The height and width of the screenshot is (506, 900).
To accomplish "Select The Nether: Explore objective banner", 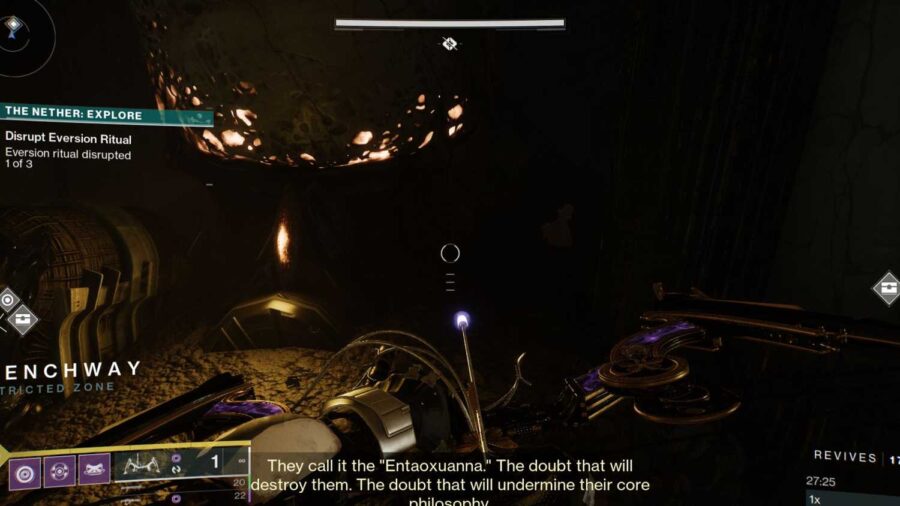I will click(105, 115).
